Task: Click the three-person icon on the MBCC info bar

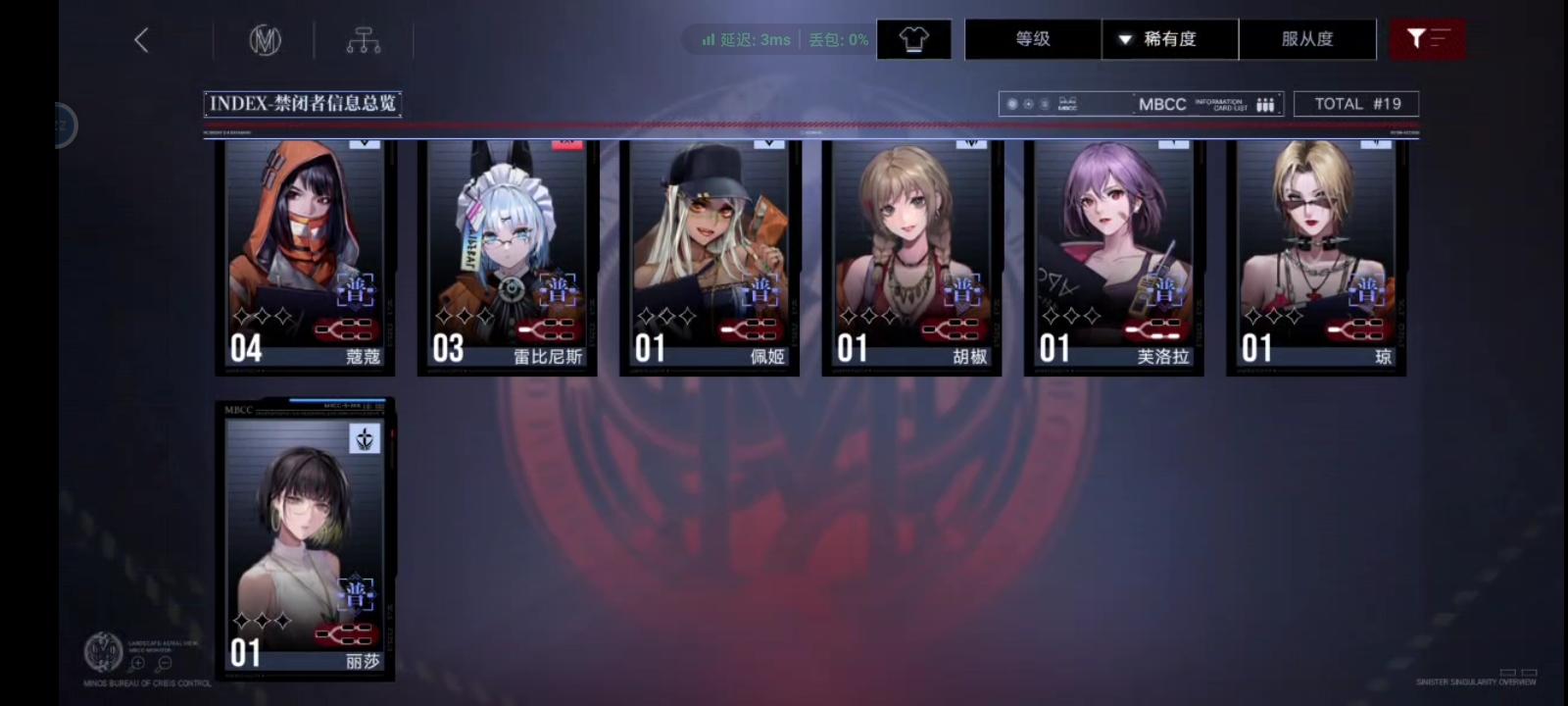Action: pyautogui.click(x=1265, y=103)
